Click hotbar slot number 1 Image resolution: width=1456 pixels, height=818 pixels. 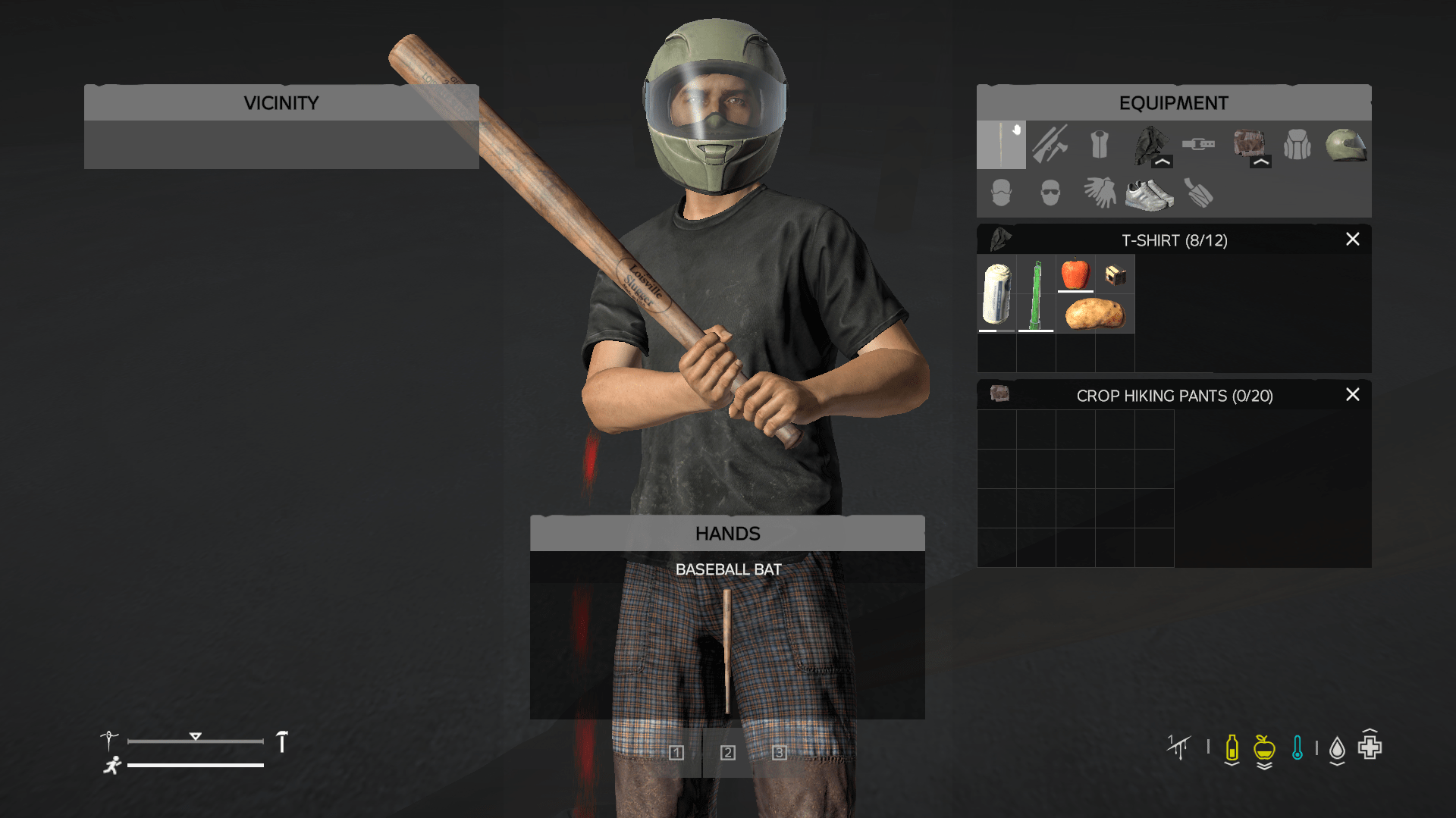[x=676, y=753]
